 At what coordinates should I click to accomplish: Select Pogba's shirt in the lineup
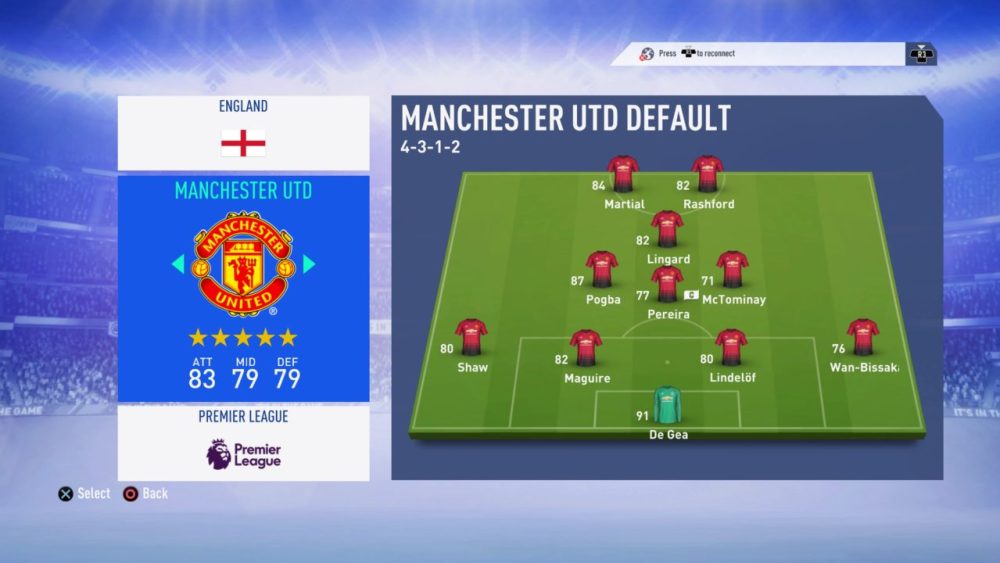602,269
